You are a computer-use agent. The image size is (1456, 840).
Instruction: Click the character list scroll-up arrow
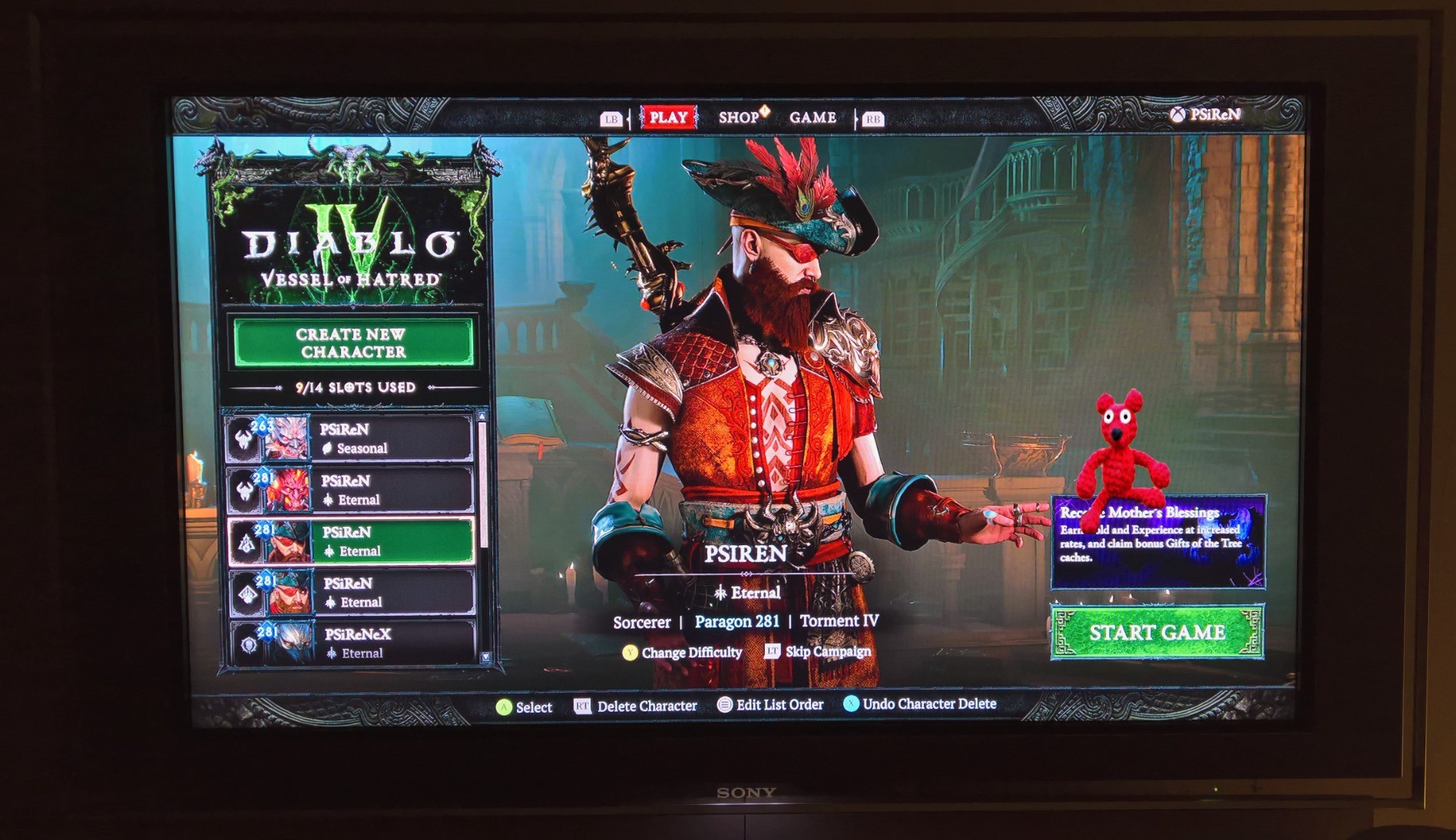tap(482, 417)
